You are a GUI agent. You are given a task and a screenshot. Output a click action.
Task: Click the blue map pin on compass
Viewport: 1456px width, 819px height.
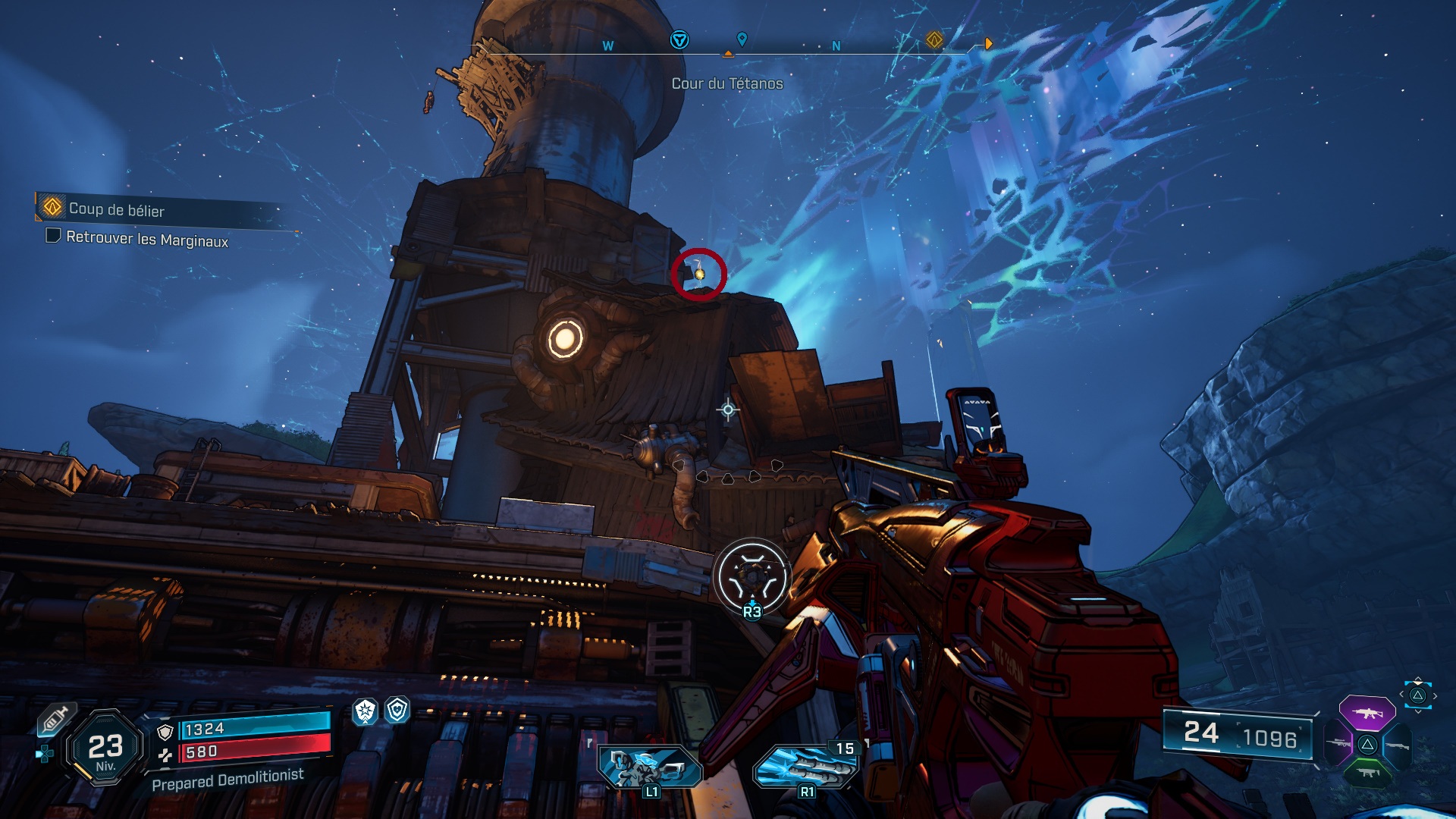point(742,39)
